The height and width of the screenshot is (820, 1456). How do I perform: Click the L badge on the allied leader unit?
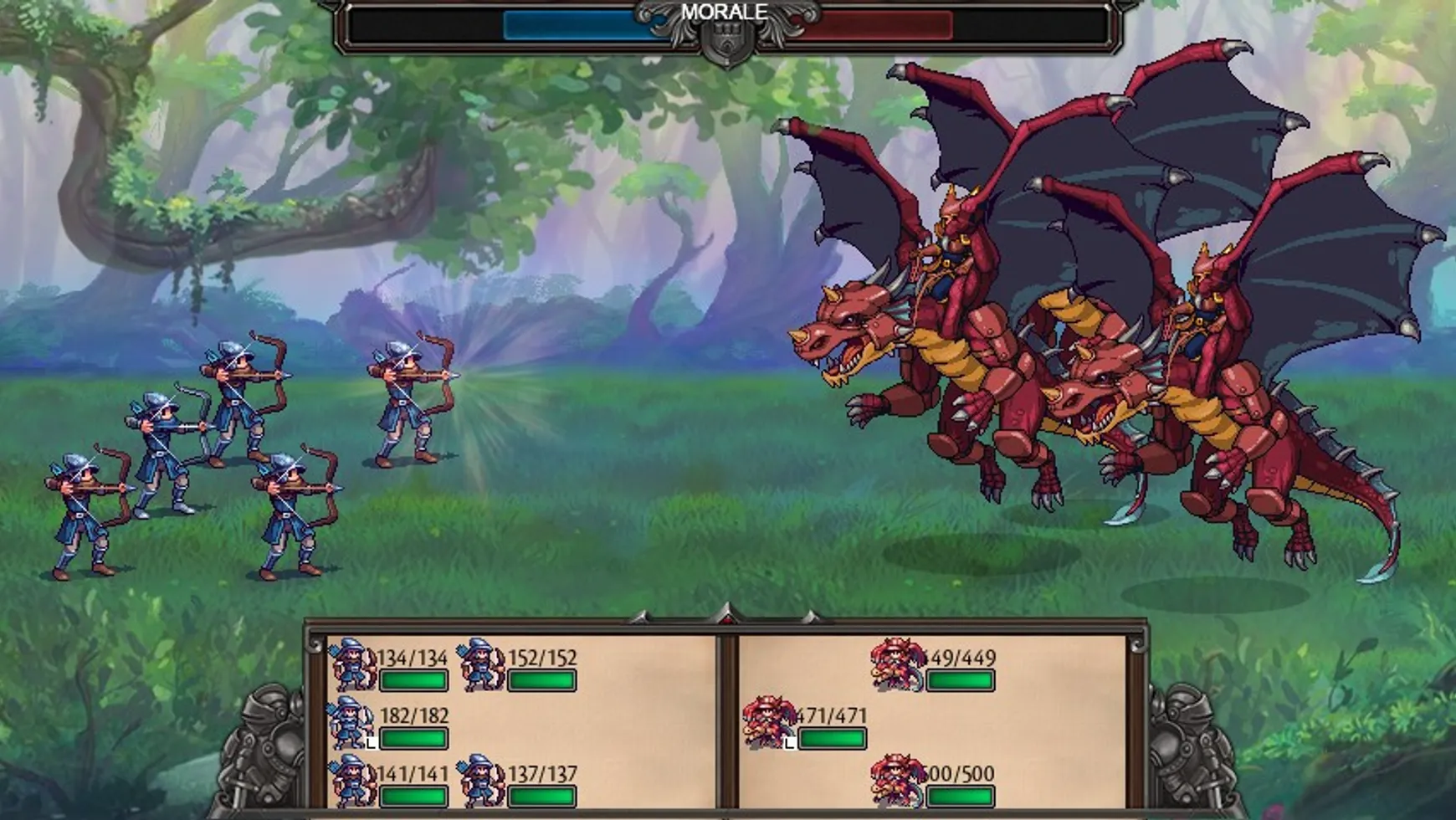369,741
